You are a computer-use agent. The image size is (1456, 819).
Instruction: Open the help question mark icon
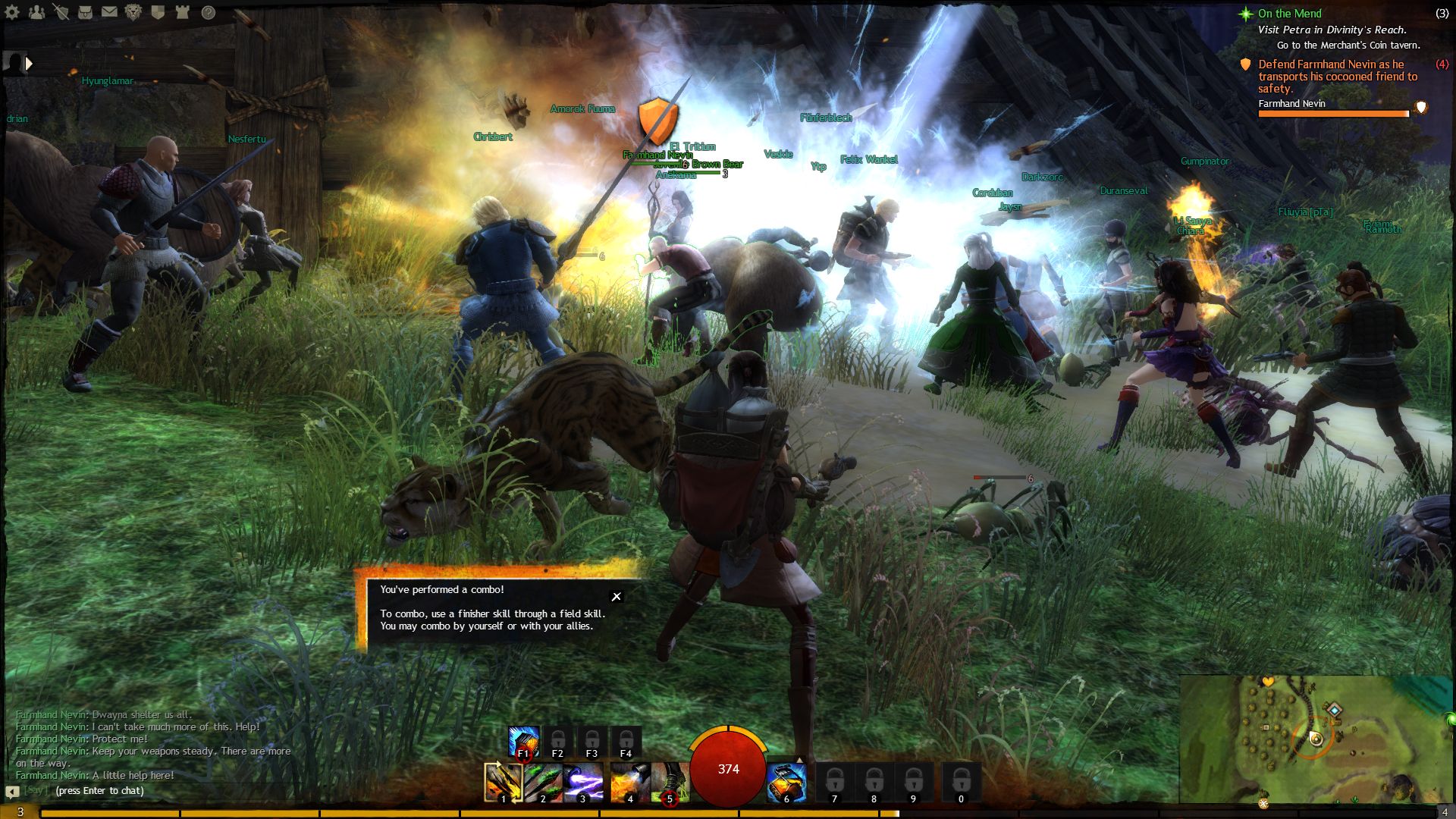point(209,12)
